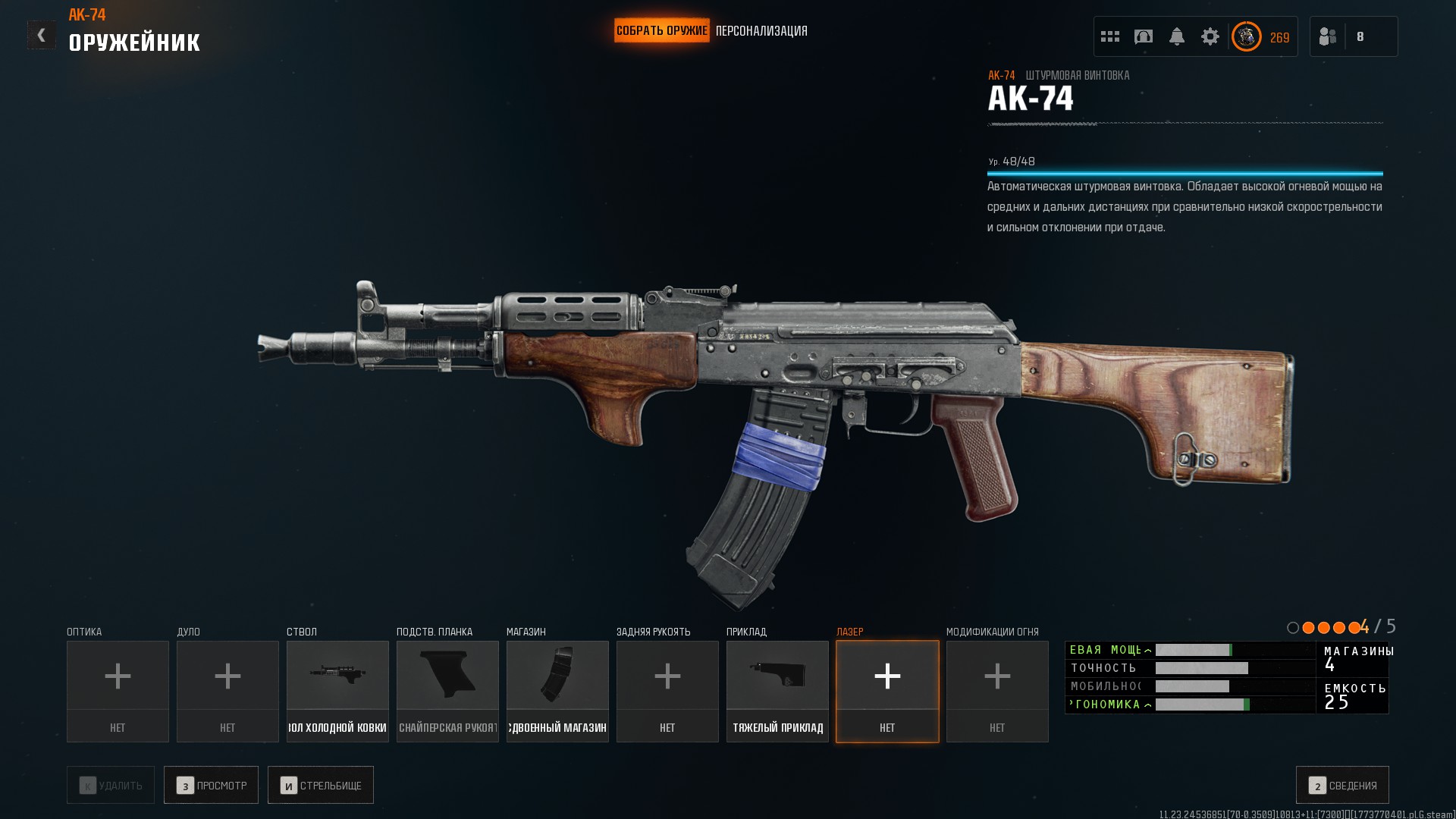Show weapon details with Сведения

tap(1342, 785)
